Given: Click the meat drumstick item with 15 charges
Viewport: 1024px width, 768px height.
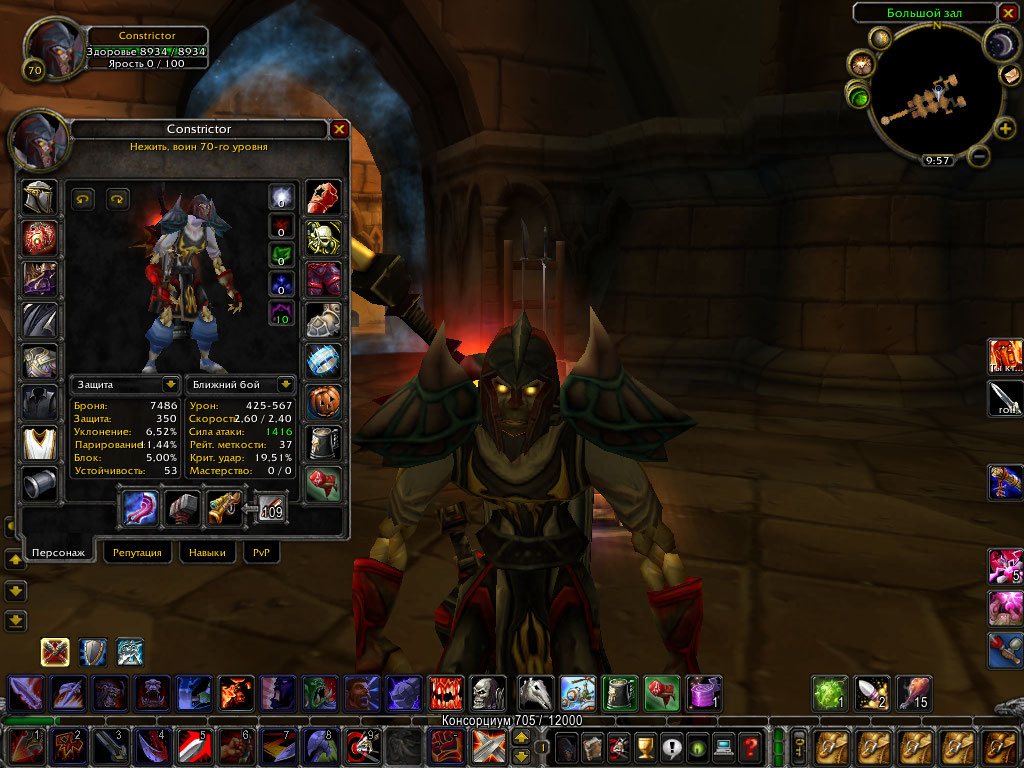Looking at the screenshot, I should click(914, 693).
